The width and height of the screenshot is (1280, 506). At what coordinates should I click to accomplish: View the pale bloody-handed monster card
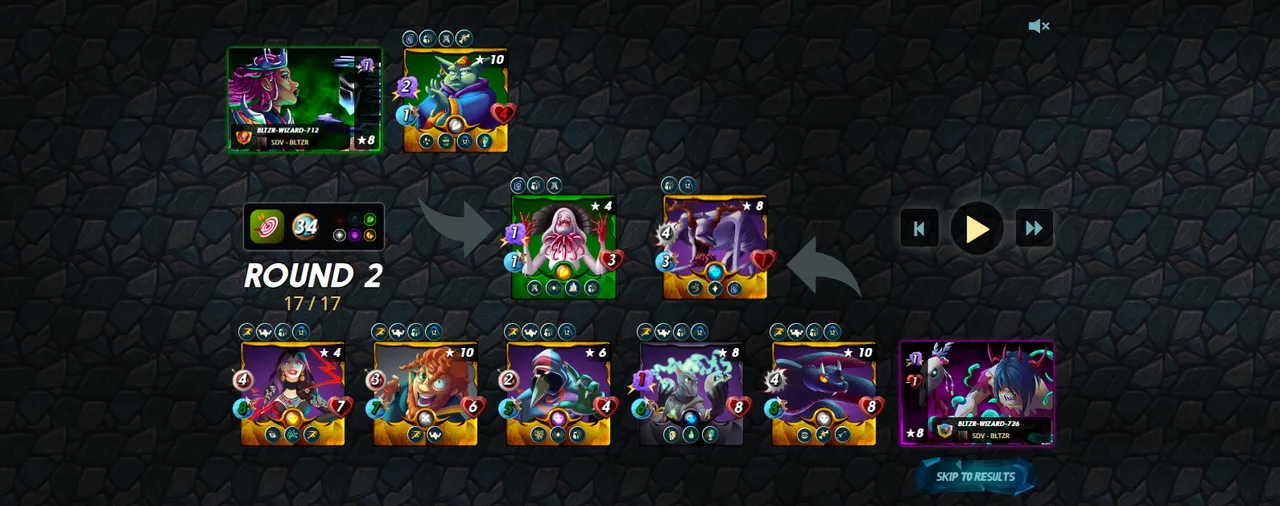click(563, 246)
